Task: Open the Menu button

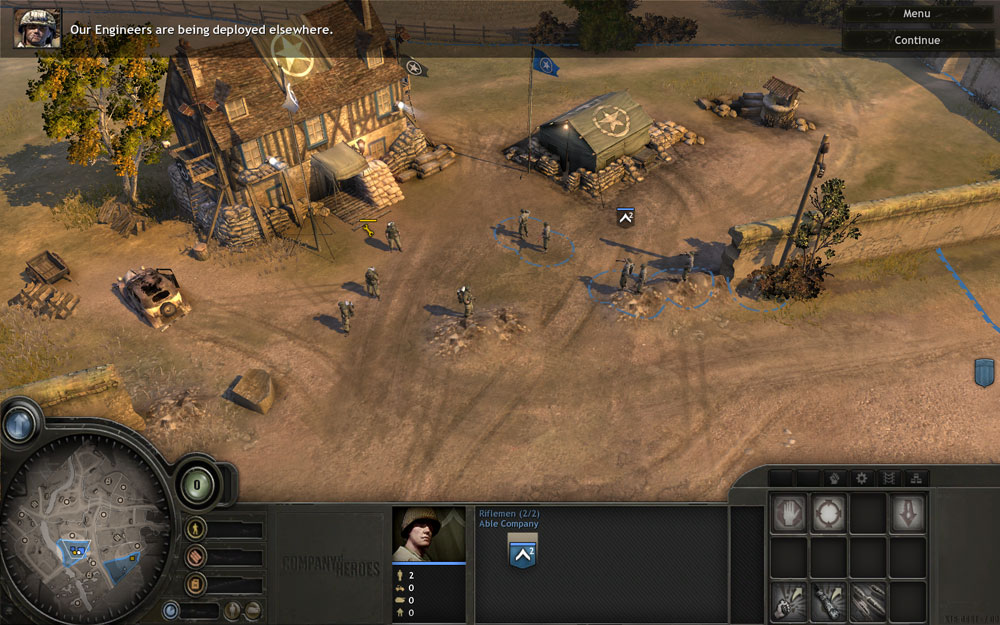Action: 917,14
